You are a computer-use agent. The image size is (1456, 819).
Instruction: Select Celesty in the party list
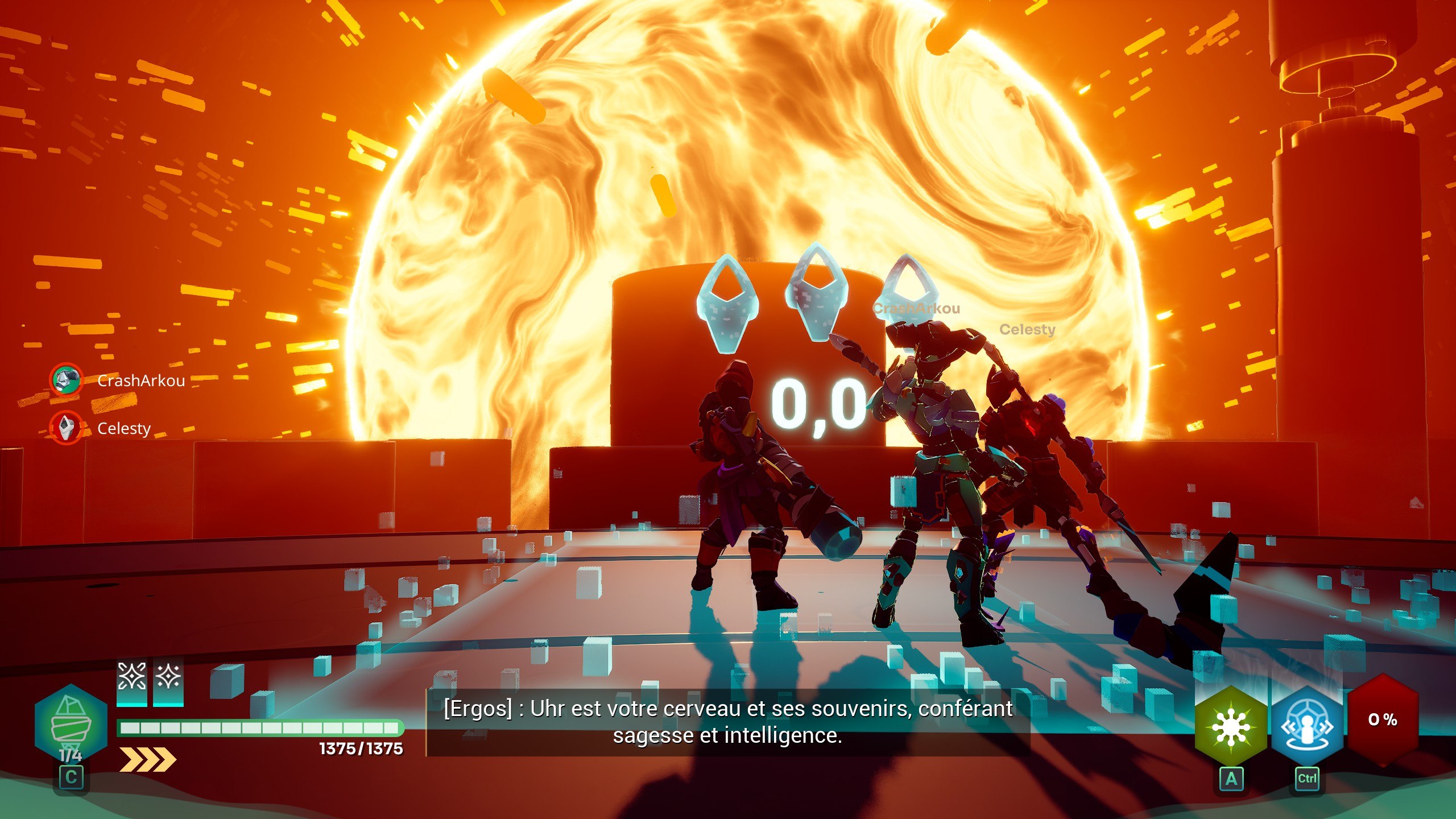tap(123, 428)
